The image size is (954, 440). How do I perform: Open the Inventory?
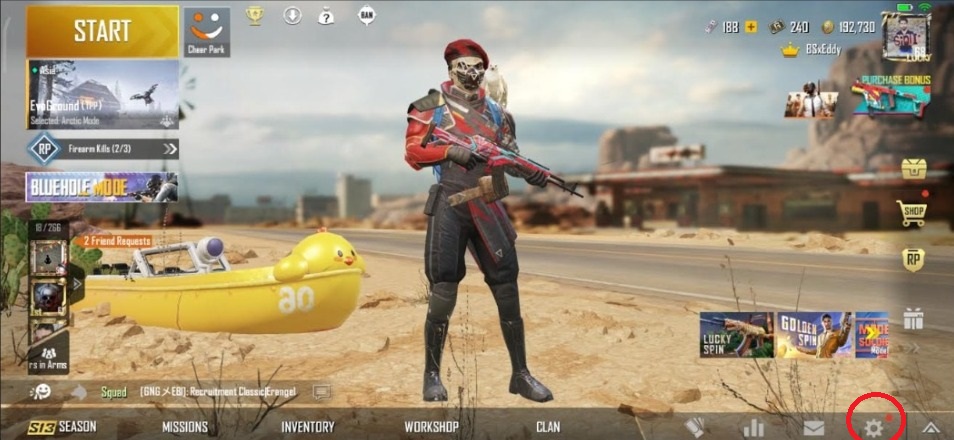307,427
